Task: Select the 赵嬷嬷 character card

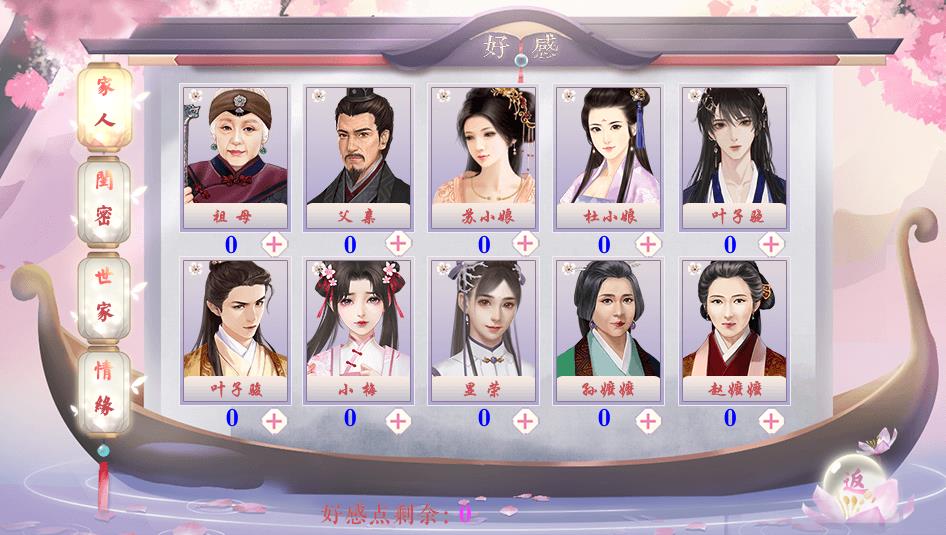Action: 733,330
